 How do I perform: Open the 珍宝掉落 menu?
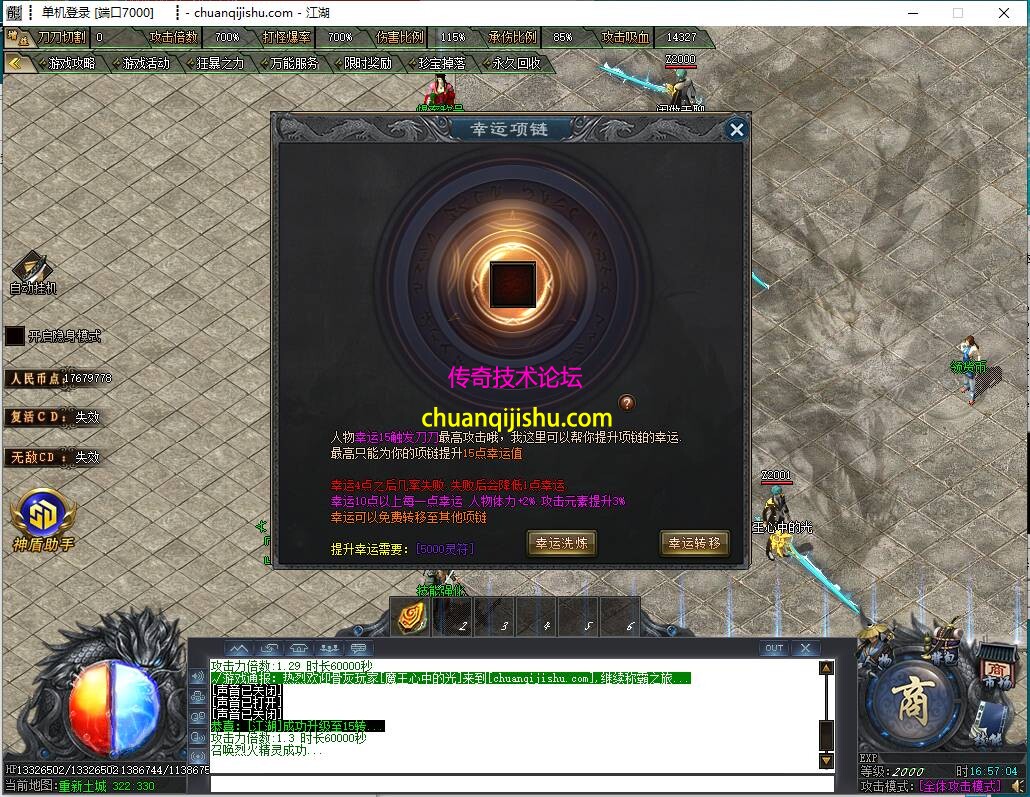coord(442,63)
